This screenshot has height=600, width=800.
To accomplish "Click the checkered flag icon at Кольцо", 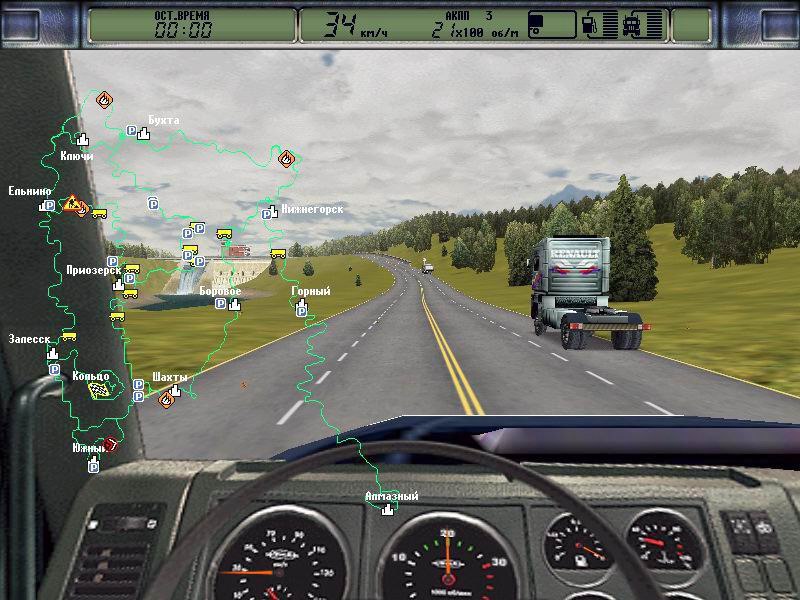I will point(100,391).
